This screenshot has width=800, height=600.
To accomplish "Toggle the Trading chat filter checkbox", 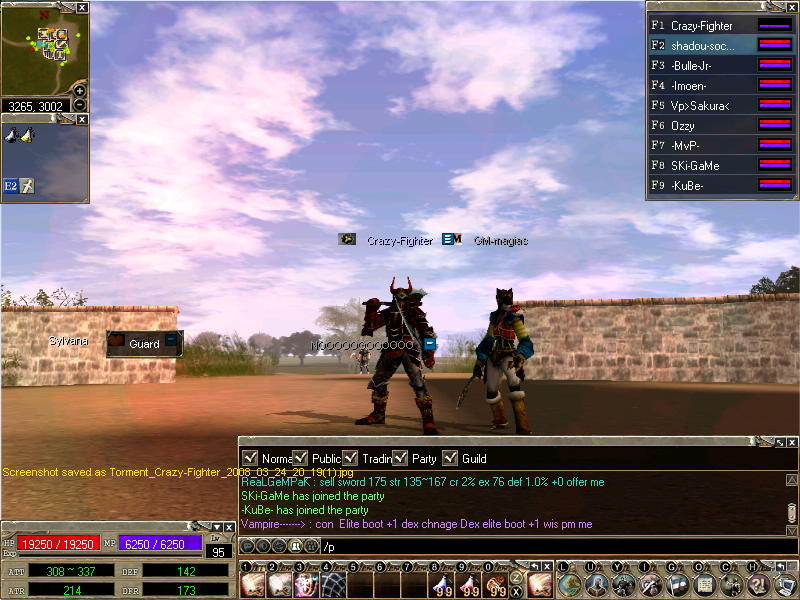I will [x=351, y=458].
